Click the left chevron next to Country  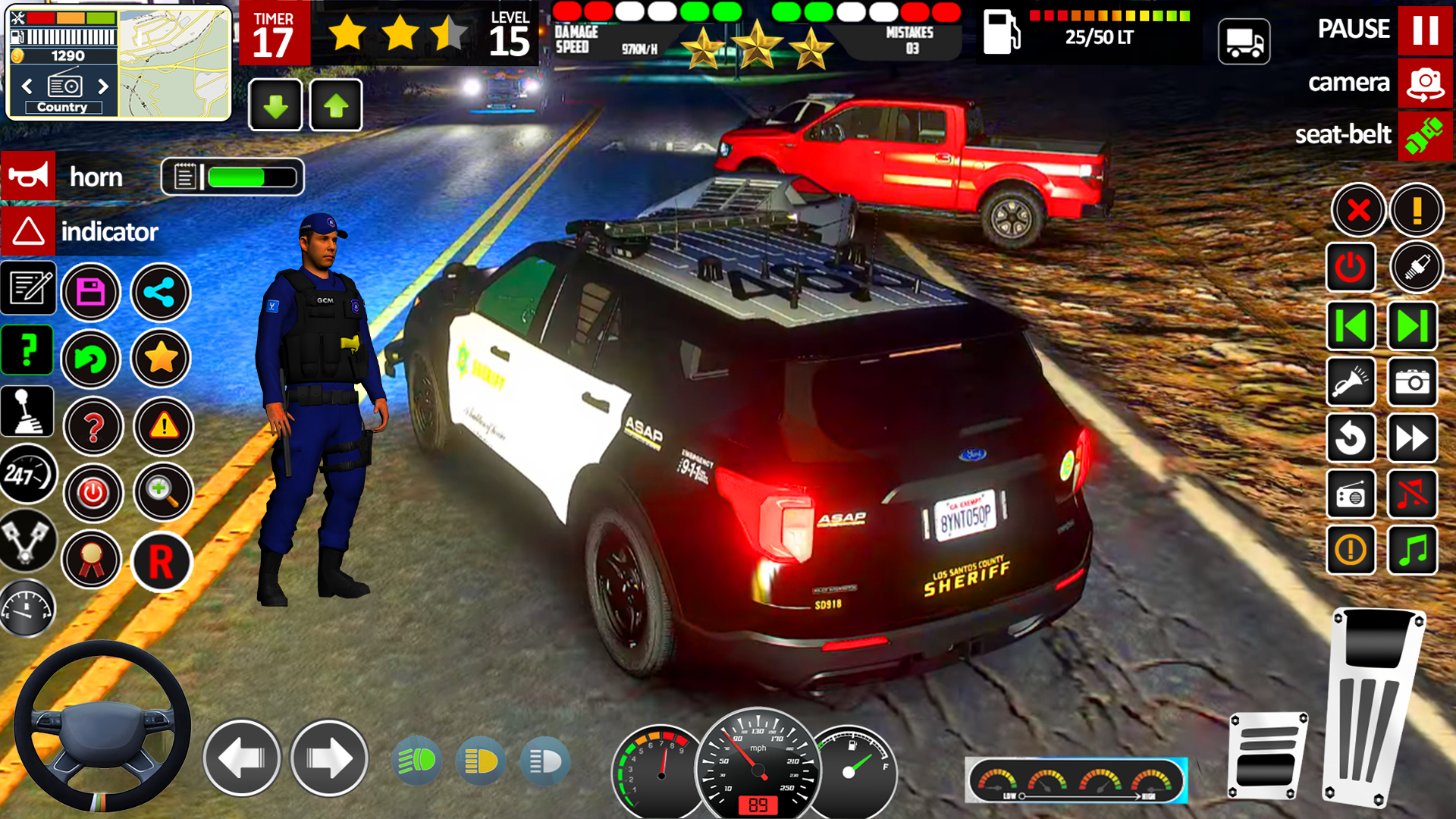[25, 86]
